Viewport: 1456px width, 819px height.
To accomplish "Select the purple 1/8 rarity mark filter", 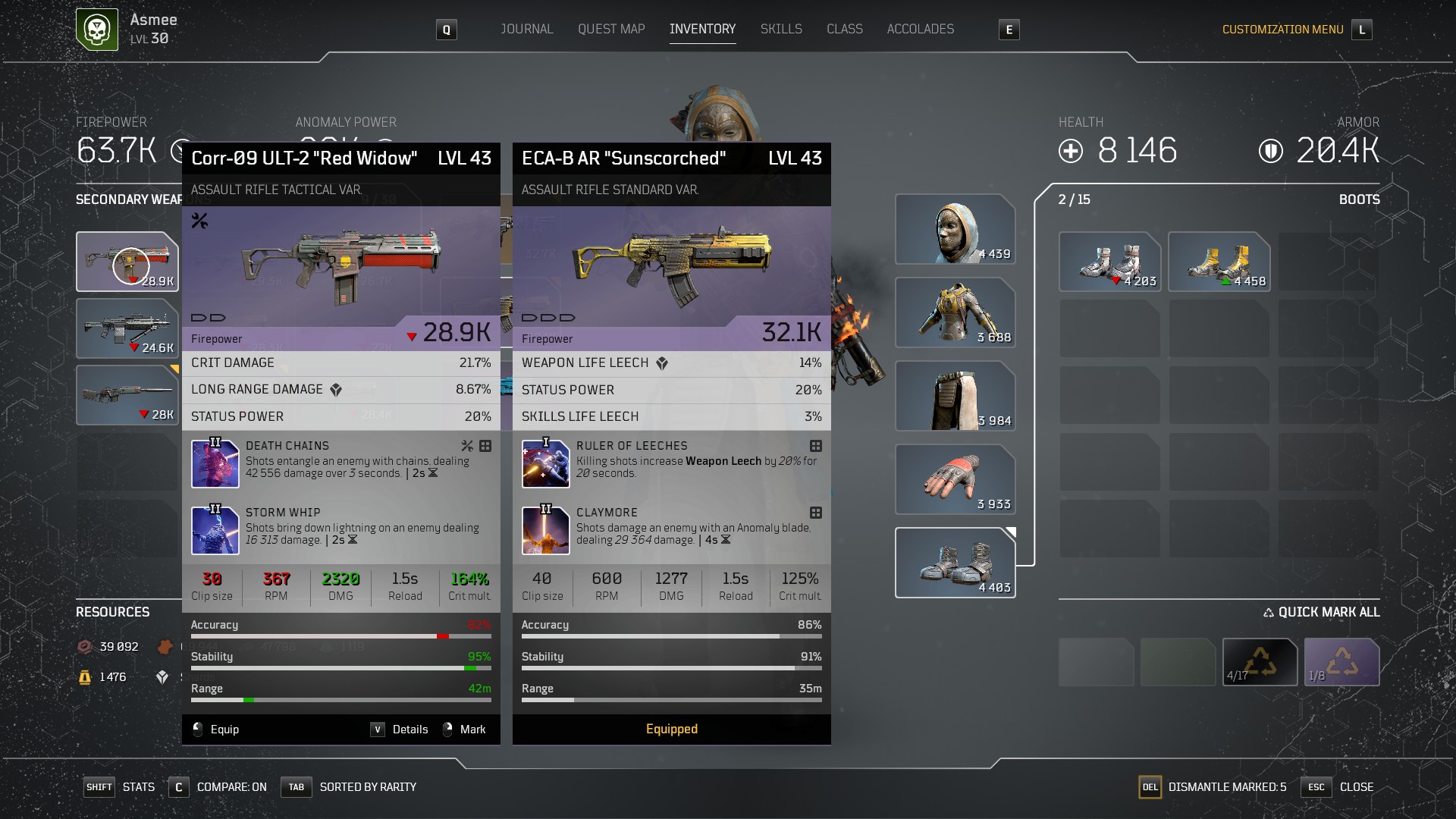I will point(1341,662).
